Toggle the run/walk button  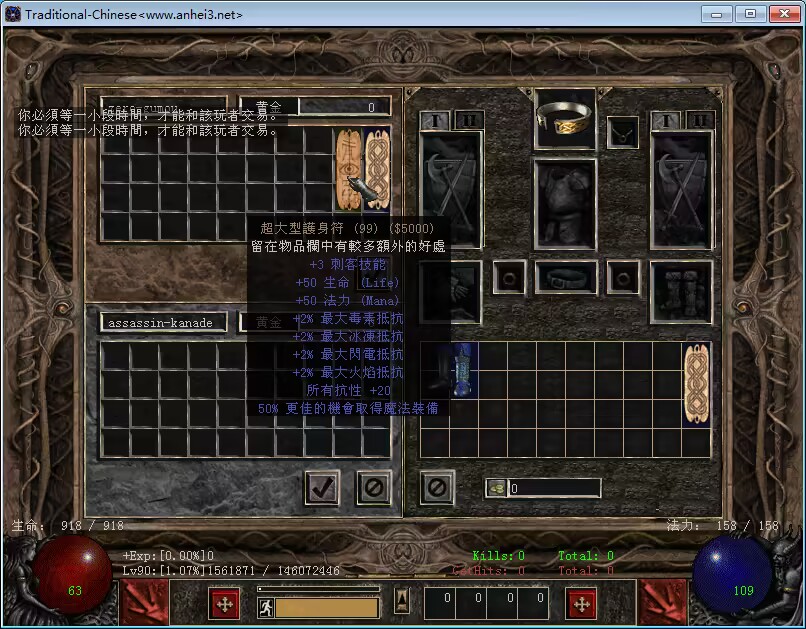(x=266, y=607)
